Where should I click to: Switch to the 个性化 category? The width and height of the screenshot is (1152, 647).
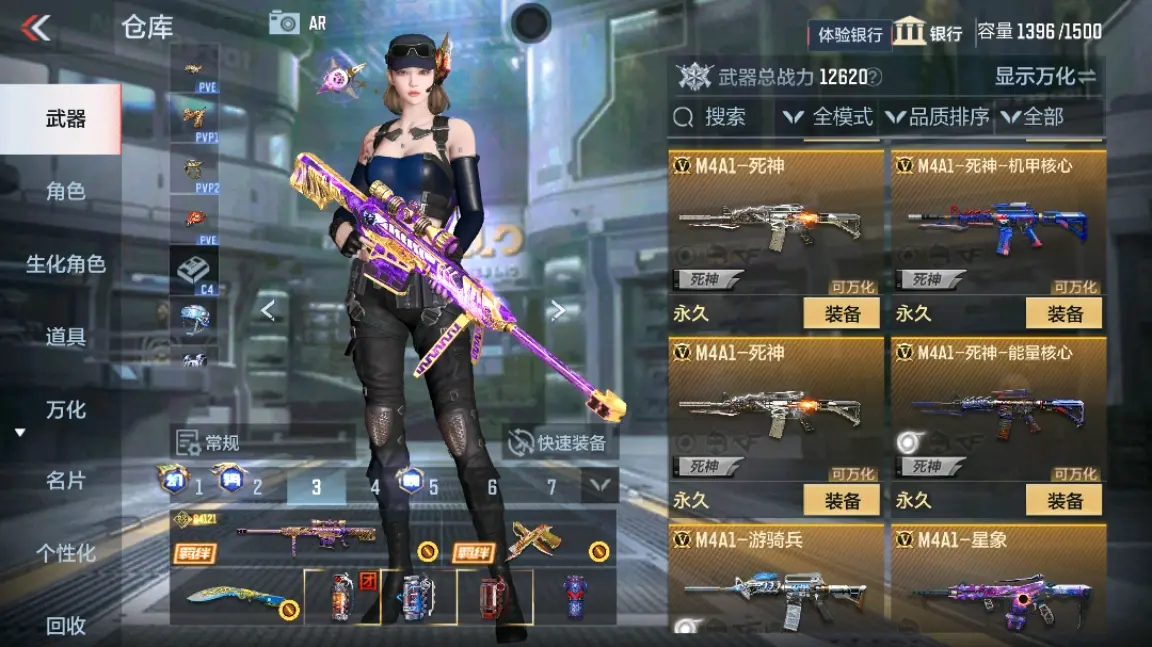tap(65, 553)
